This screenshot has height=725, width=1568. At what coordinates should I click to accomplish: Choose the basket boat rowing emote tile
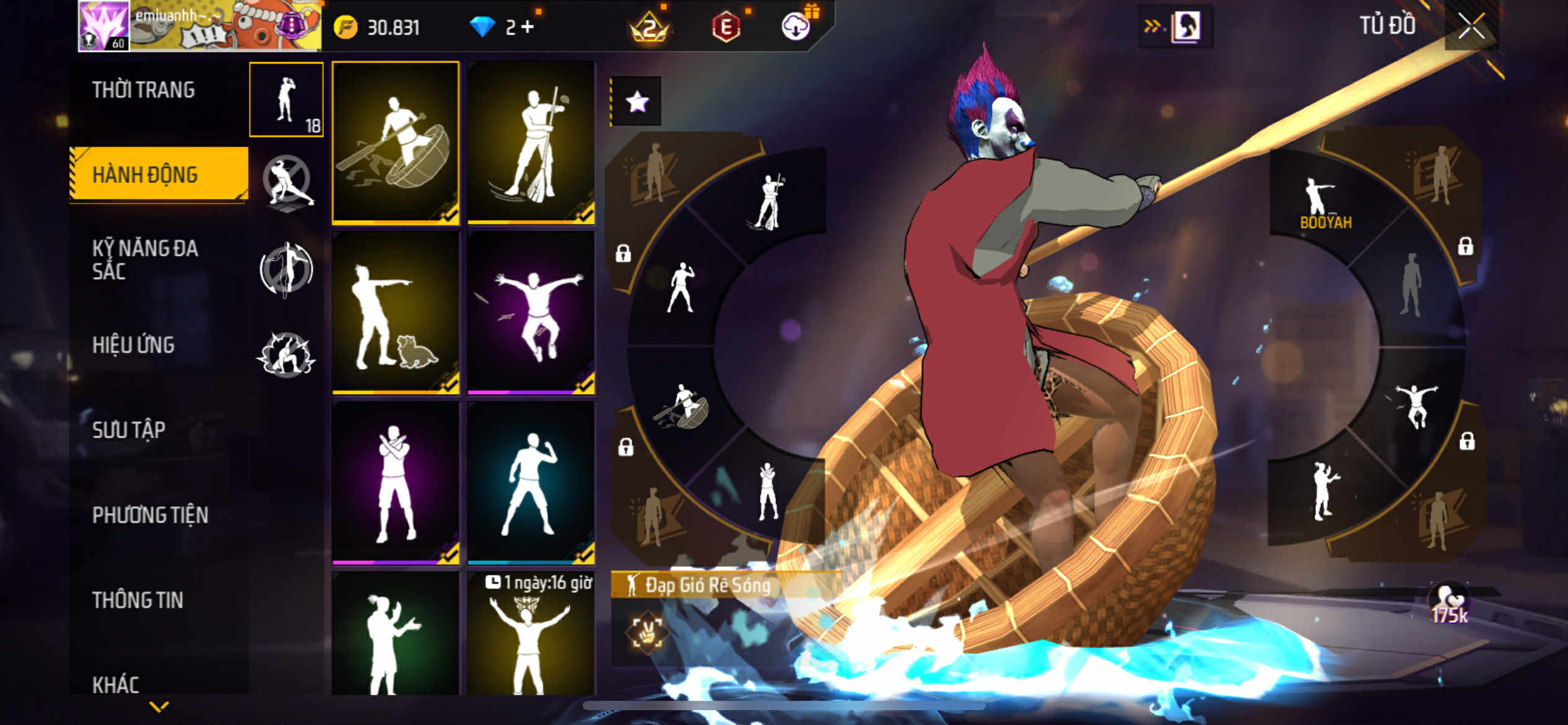click(396, 143)
